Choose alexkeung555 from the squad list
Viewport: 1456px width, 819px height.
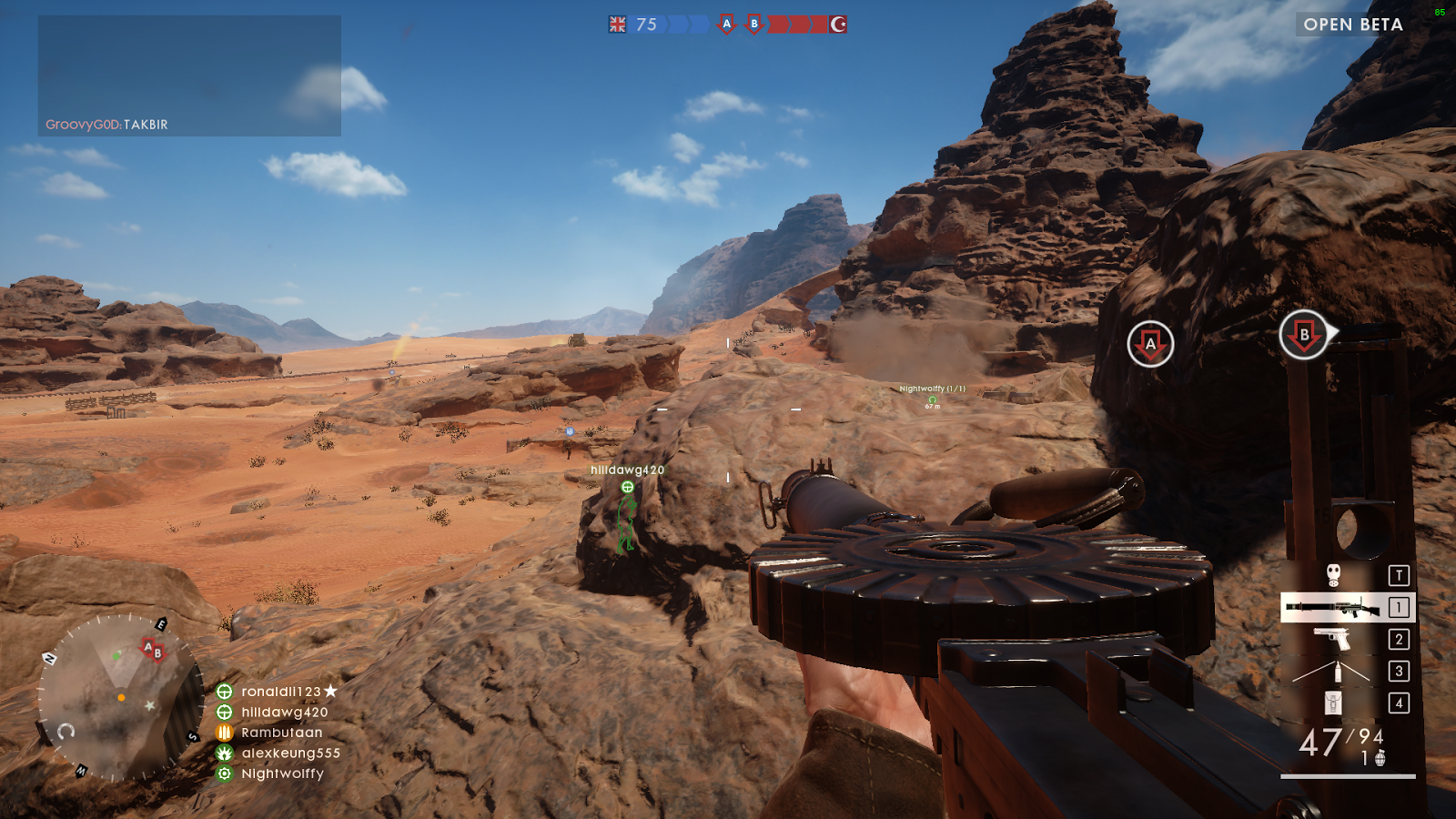[289, 753]
